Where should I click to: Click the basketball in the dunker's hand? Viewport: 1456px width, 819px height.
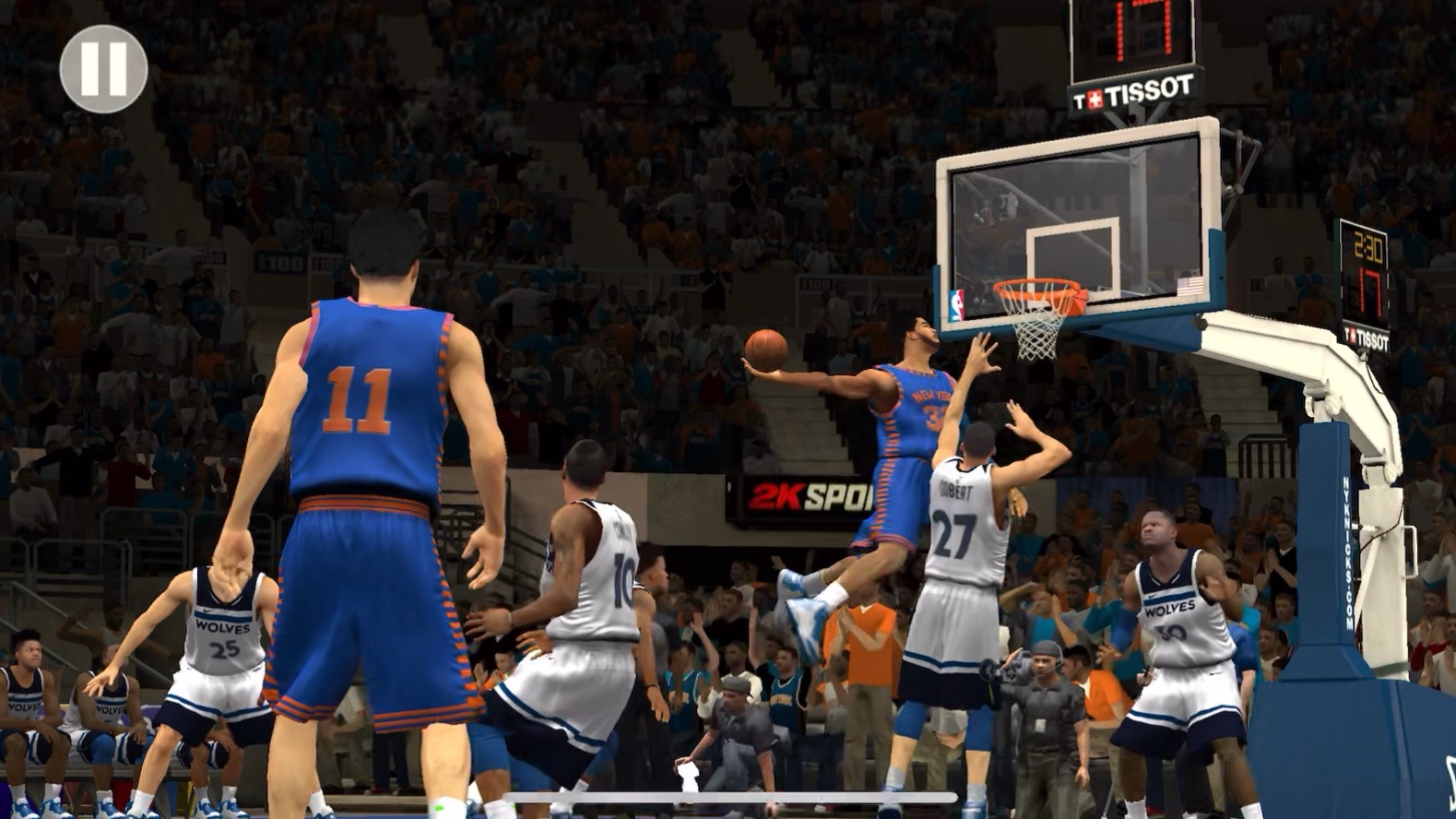tap(768, 349)
